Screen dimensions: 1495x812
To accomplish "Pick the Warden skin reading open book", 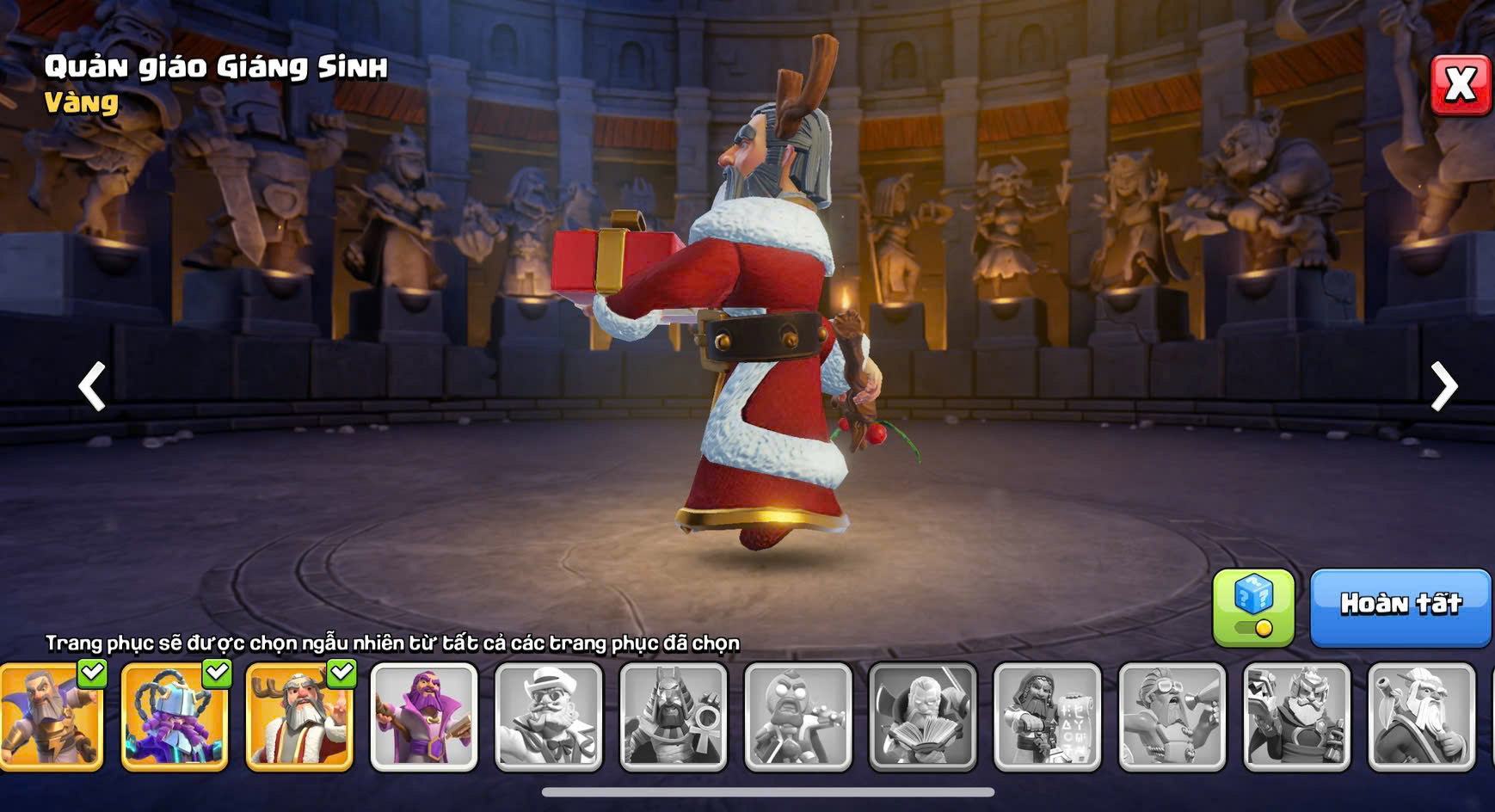I will tap(923, 717).
